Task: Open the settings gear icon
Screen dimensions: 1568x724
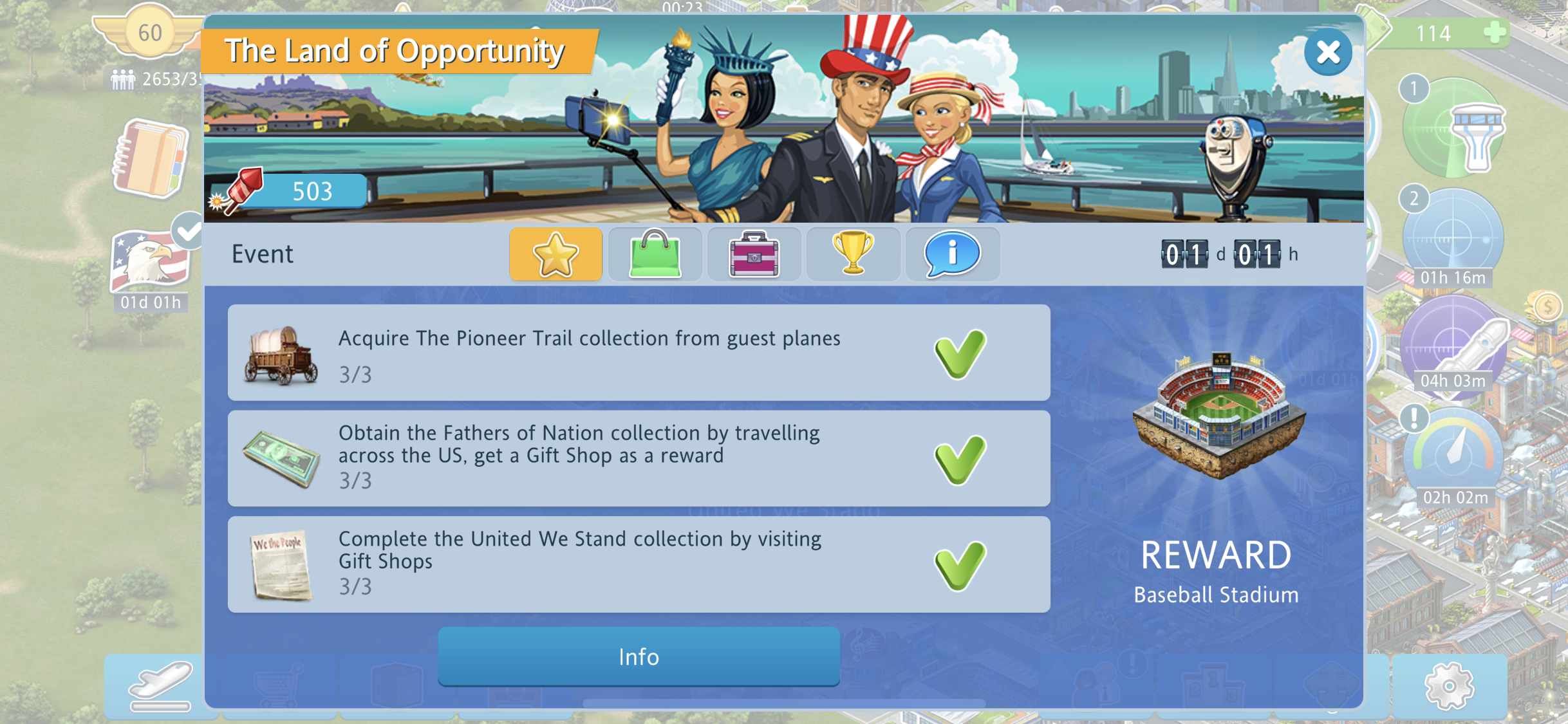Action: 1449,686
